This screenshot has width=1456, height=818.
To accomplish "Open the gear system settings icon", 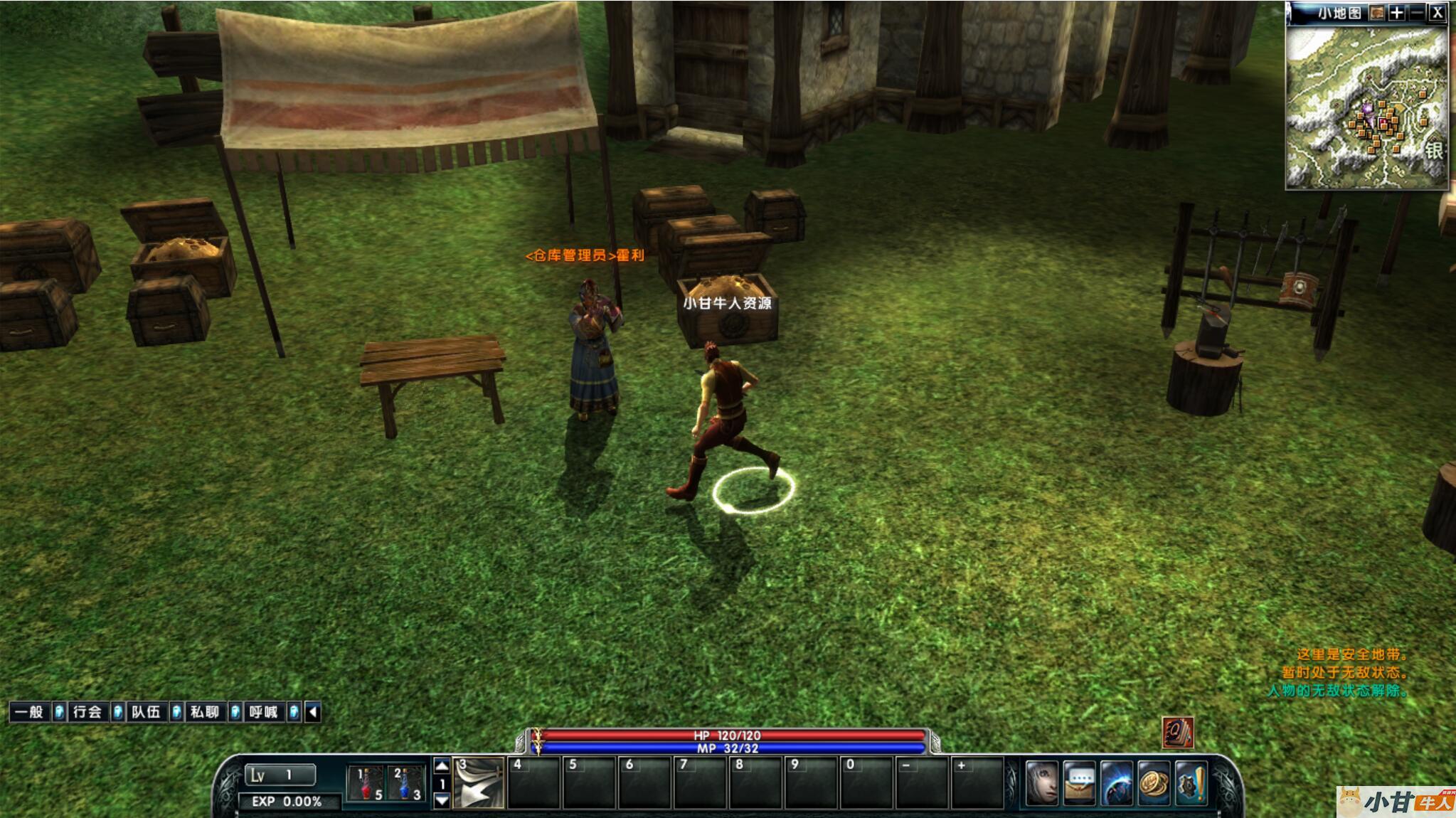I will pyautogui.click(x=1191, y=782).
